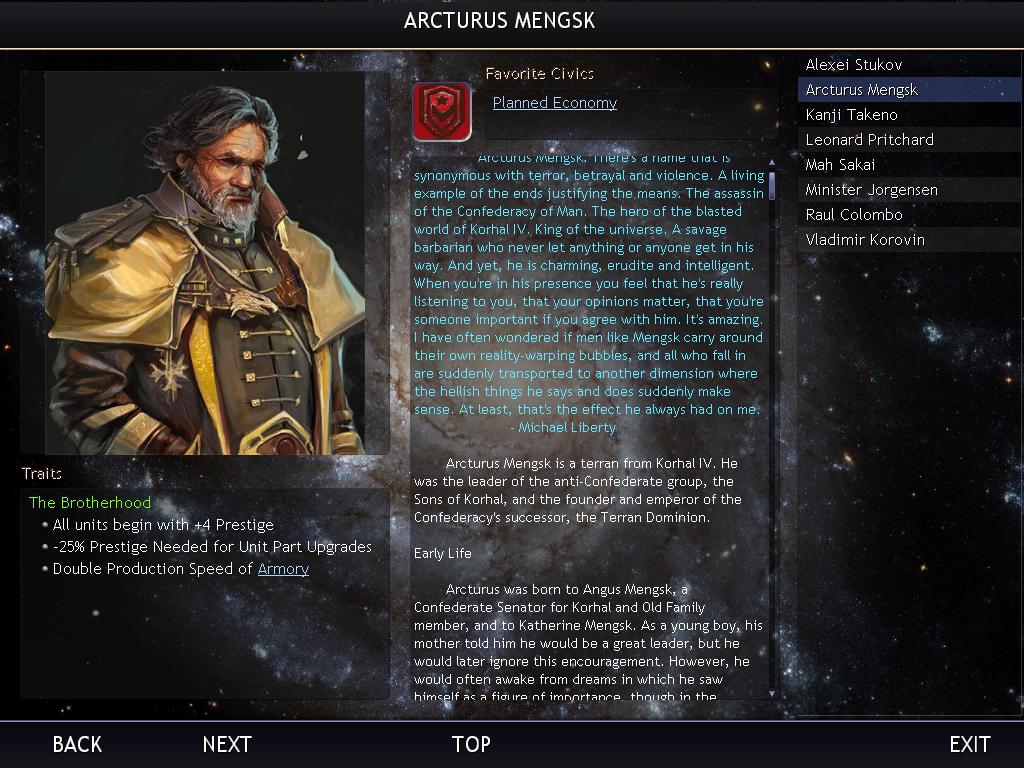The height and width of the screenshot is (768, 1024).
Task: Click the biography text scrollbar
Action: (x=772, y=425)
